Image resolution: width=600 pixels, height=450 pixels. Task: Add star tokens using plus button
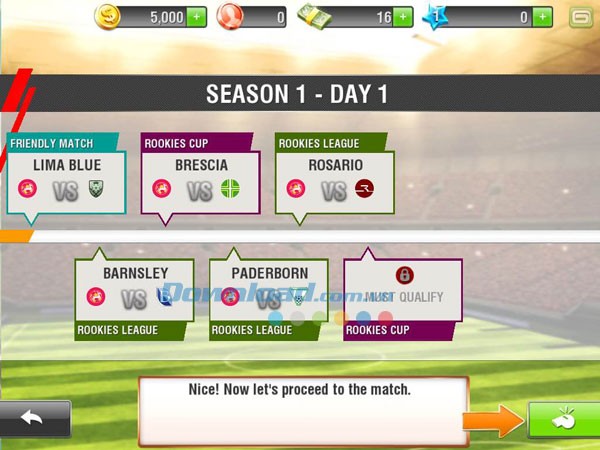coord(542,17)
